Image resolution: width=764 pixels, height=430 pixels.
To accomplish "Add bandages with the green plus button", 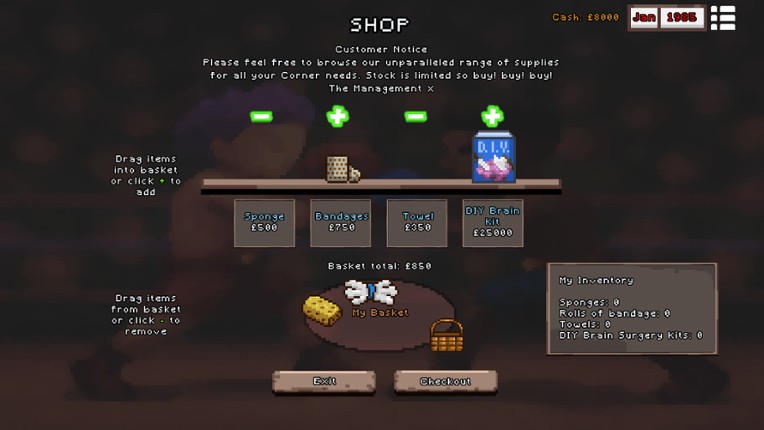I will coord(338,117).
